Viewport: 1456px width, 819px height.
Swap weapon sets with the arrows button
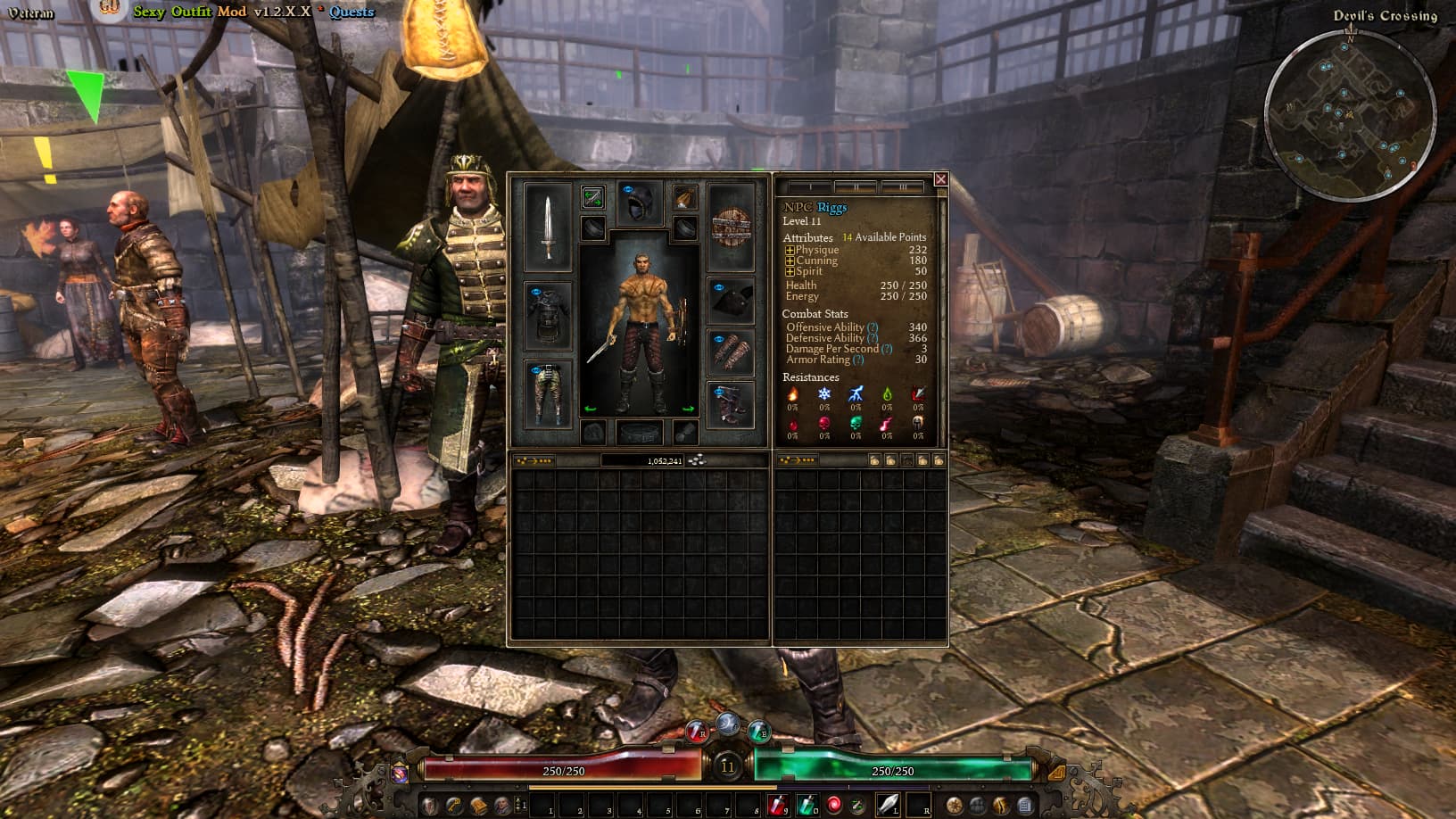click(x=592, y=197)
